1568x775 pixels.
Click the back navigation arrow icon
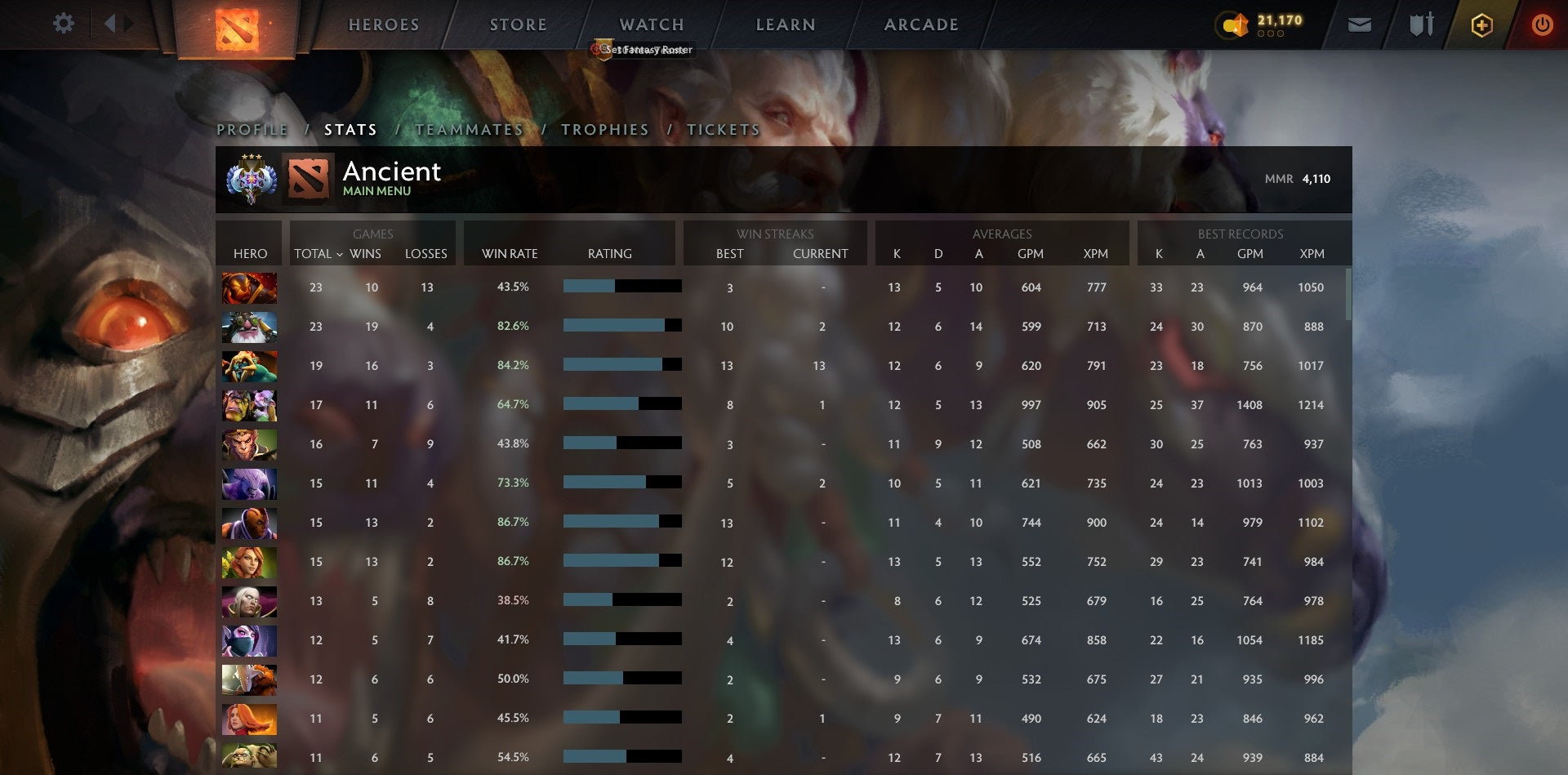[113, 24]
